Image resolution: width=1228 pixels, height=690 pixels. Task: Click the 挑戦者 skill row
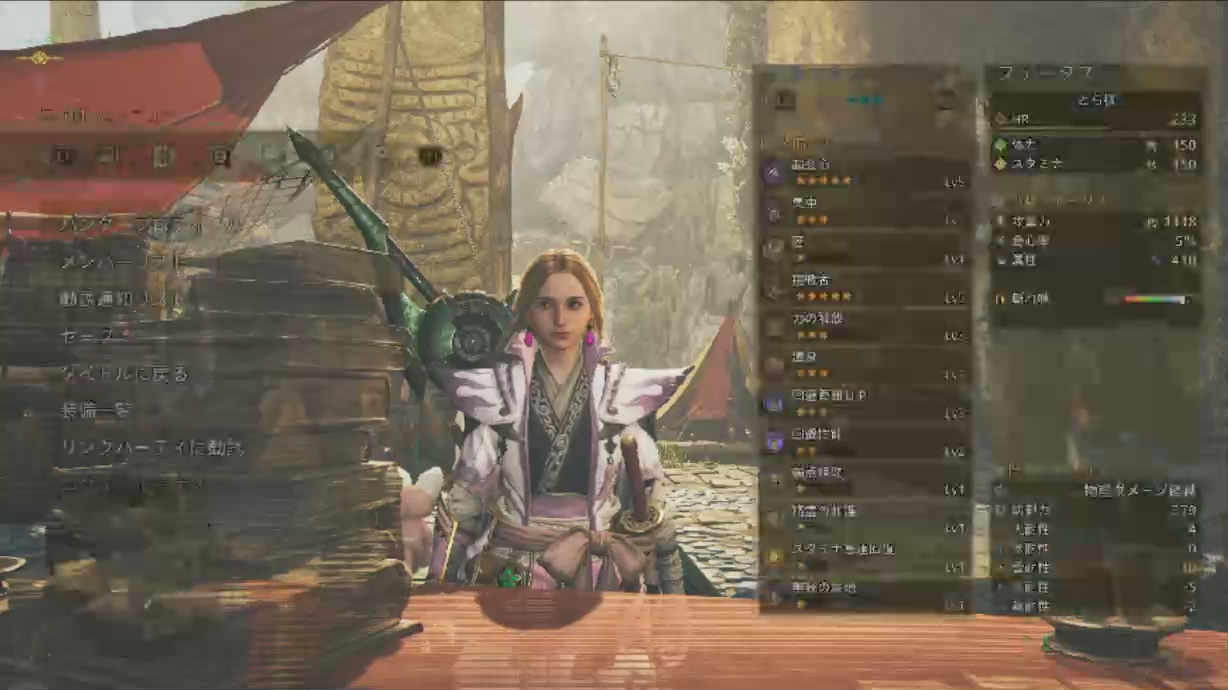tap(864, 288)
